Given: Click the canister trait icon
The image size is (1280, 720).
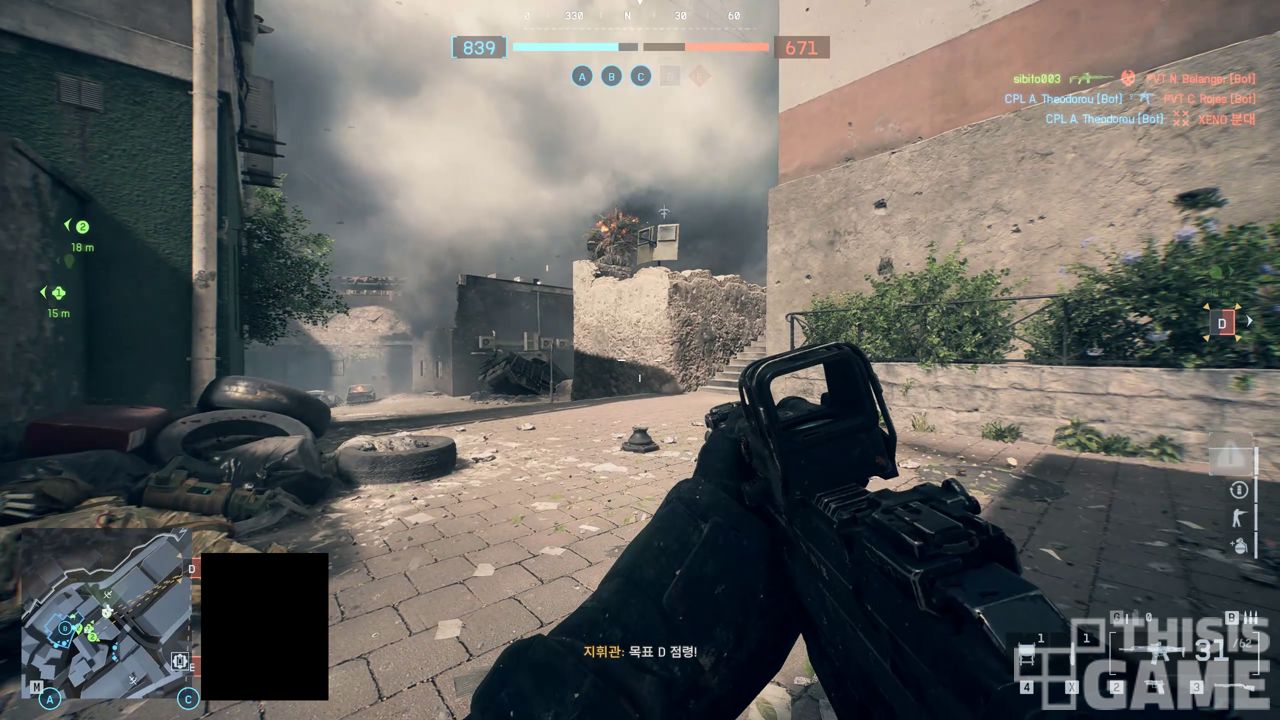Looking at the screenshot, I should [x=1238, y=490].
